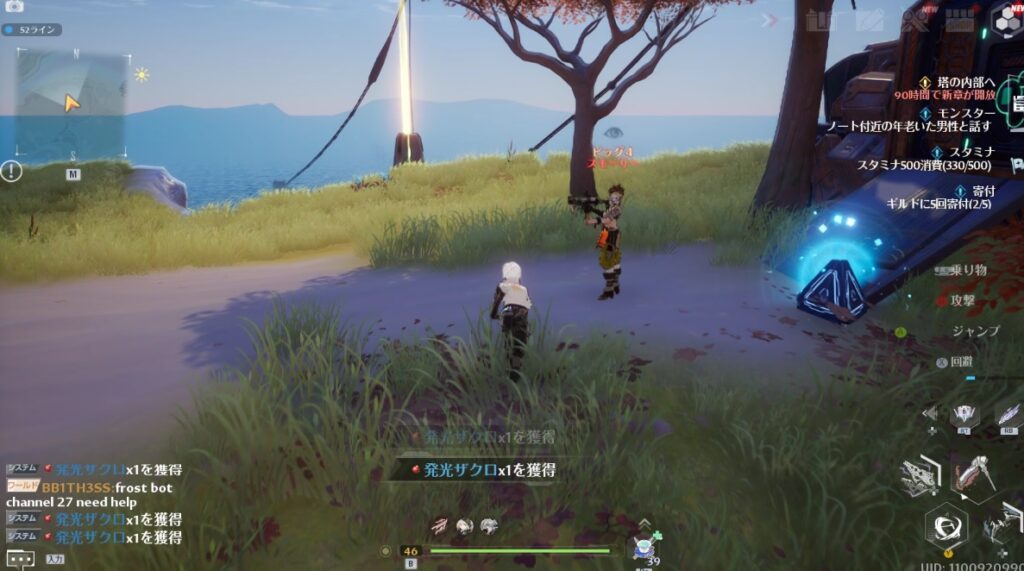Viewport: 1024px width, 571px height.
Task: Open the camera photo mode icon
Action: (15, 6)
